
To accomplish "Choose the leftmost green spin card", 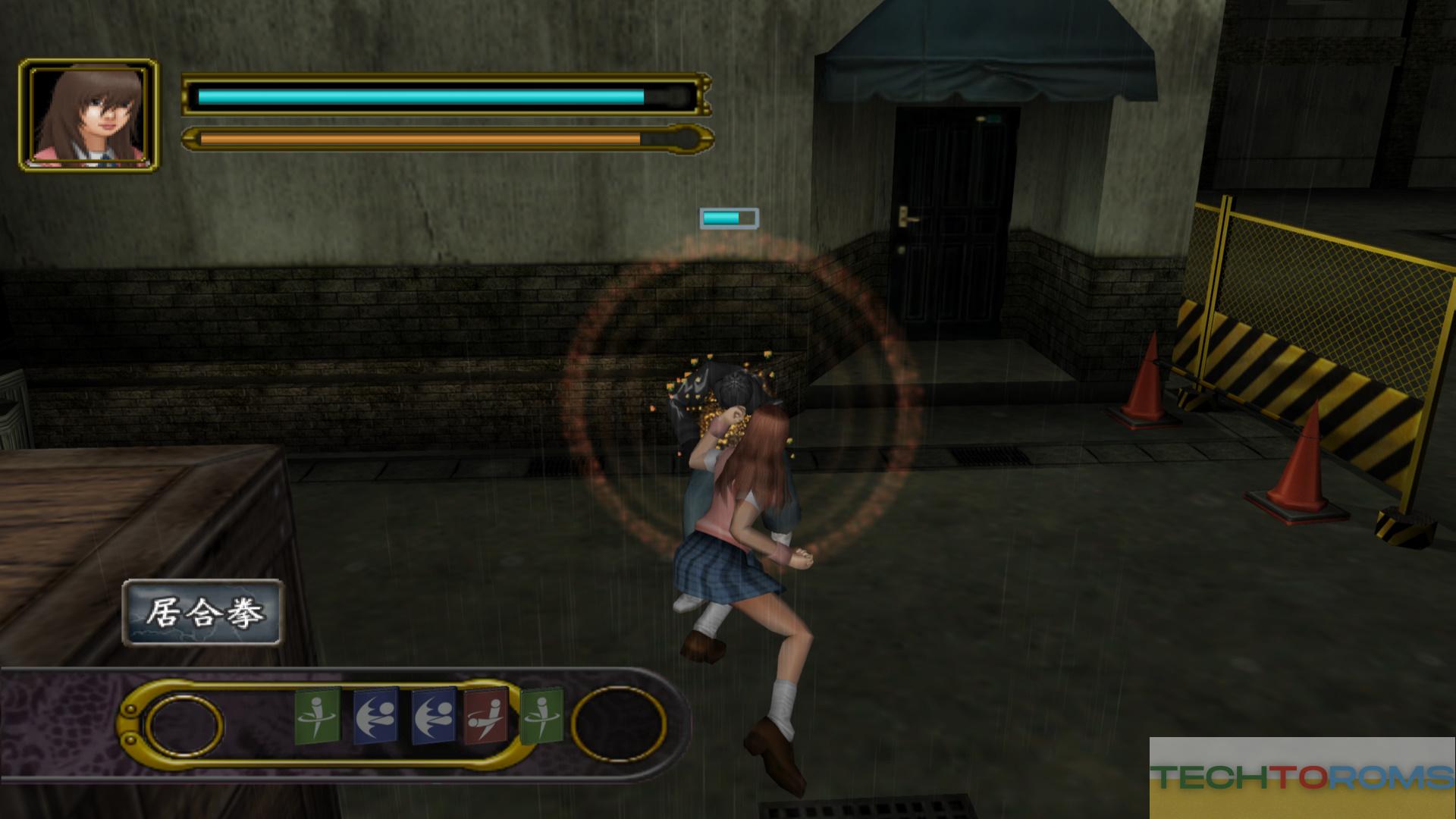I will coord(317,717).
